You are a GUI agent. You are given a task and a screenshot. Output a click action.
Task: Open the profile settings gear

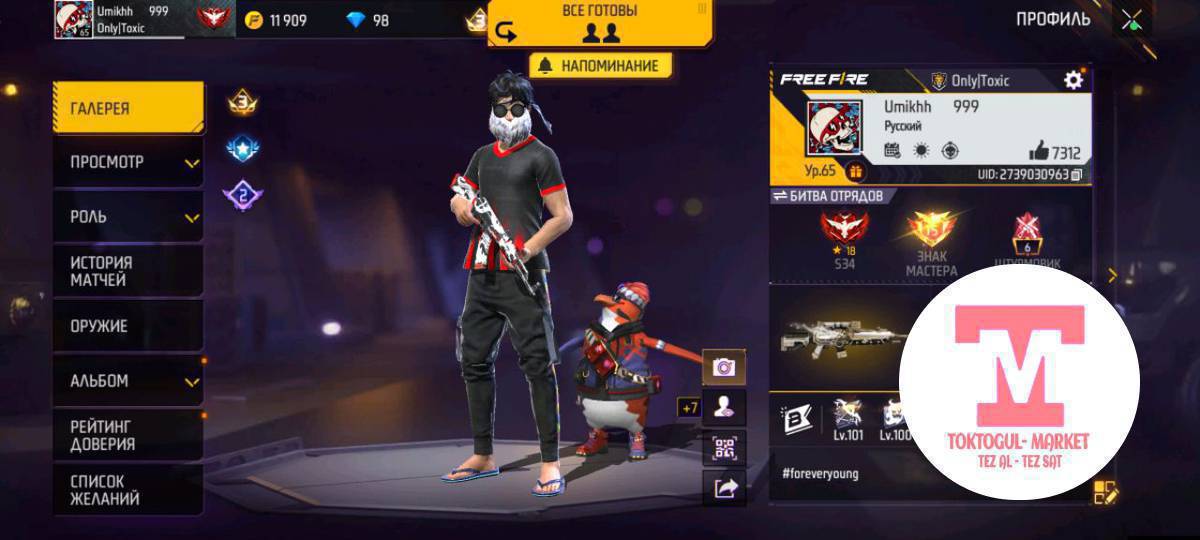tap(1073, 80)
